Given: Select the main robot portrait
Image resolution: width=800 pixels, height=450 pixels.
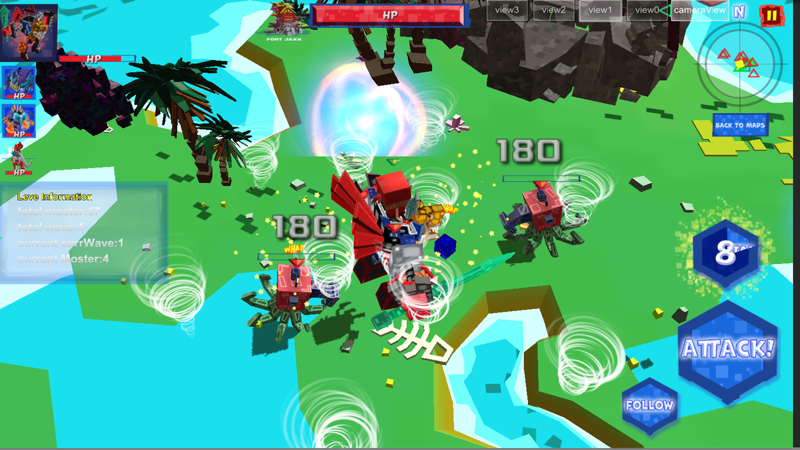Looking at the screenshot, I should 29,32.
